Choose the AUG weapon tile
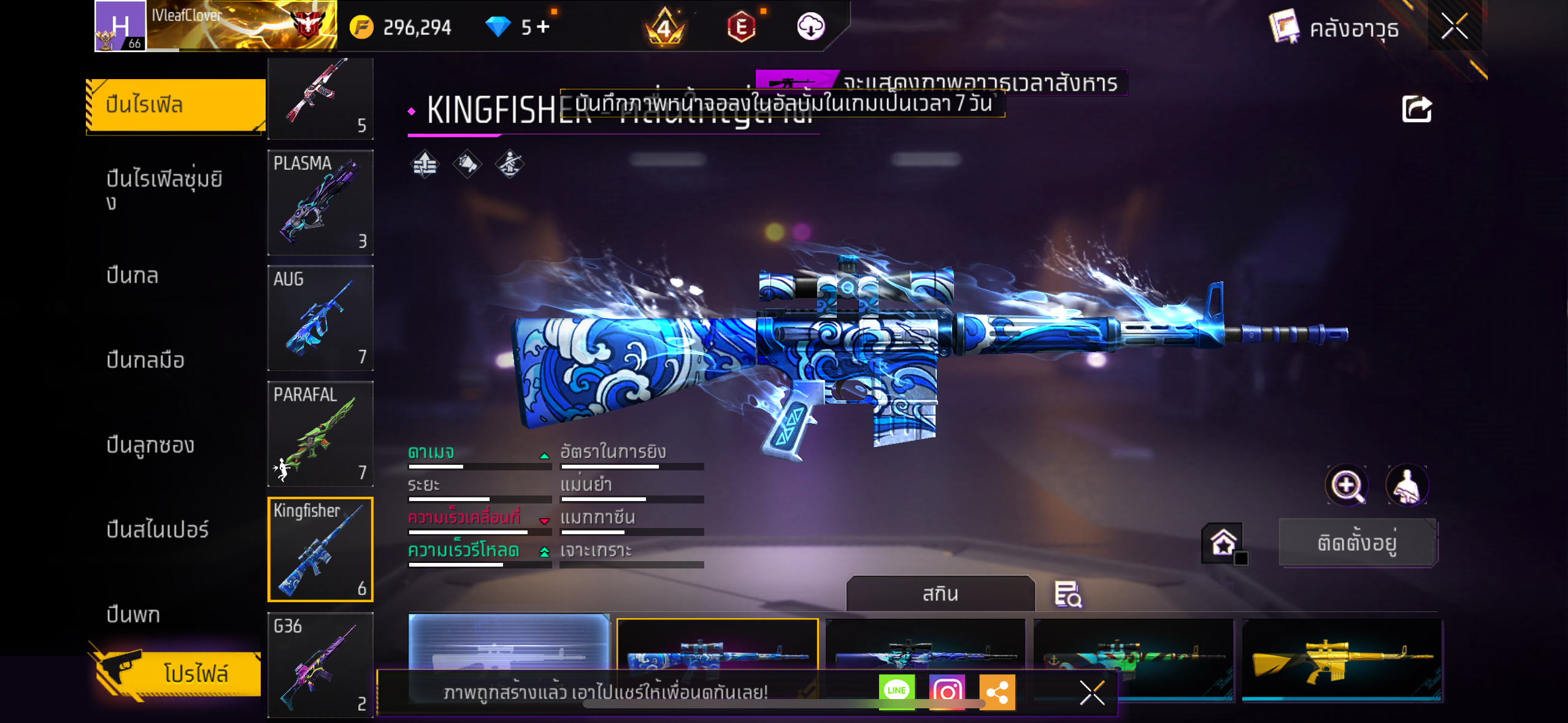The image size is (1568, 723). (320, 318)
